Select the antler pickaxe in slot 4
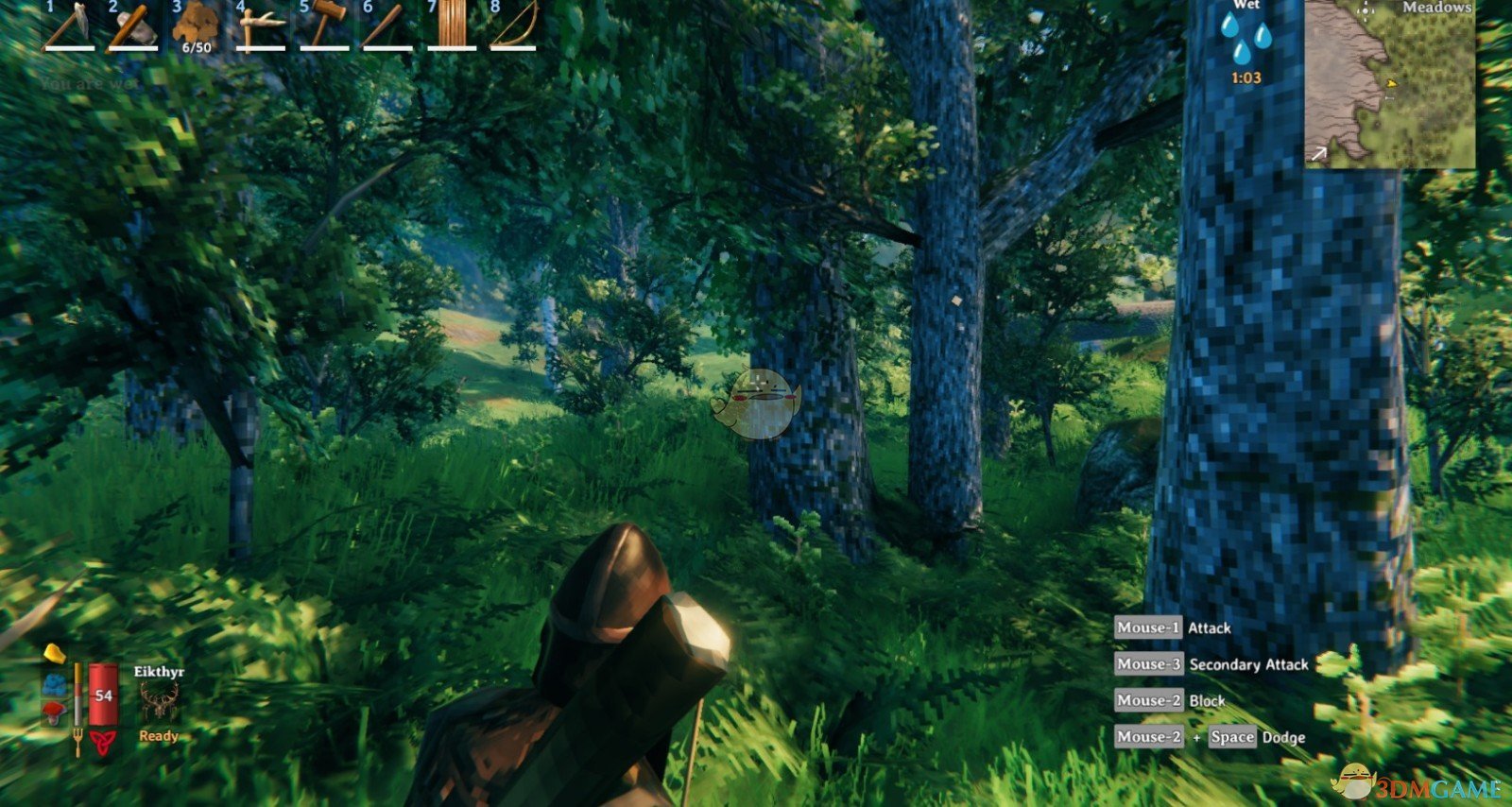 coord(259,26)
